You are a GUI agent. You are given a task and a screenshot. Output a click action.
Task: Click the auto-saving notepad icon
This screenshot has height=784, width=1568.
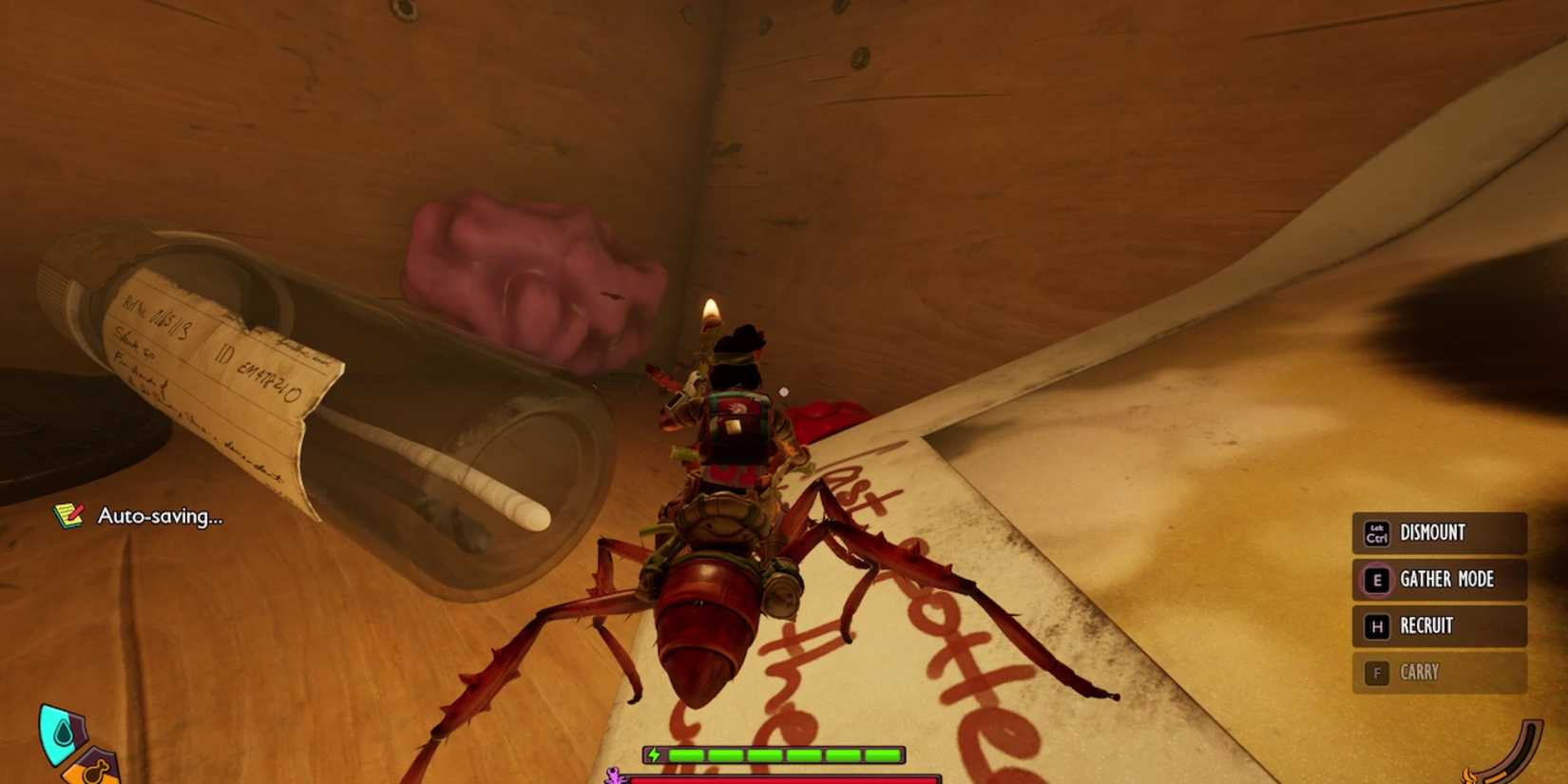tap(66, 516)
